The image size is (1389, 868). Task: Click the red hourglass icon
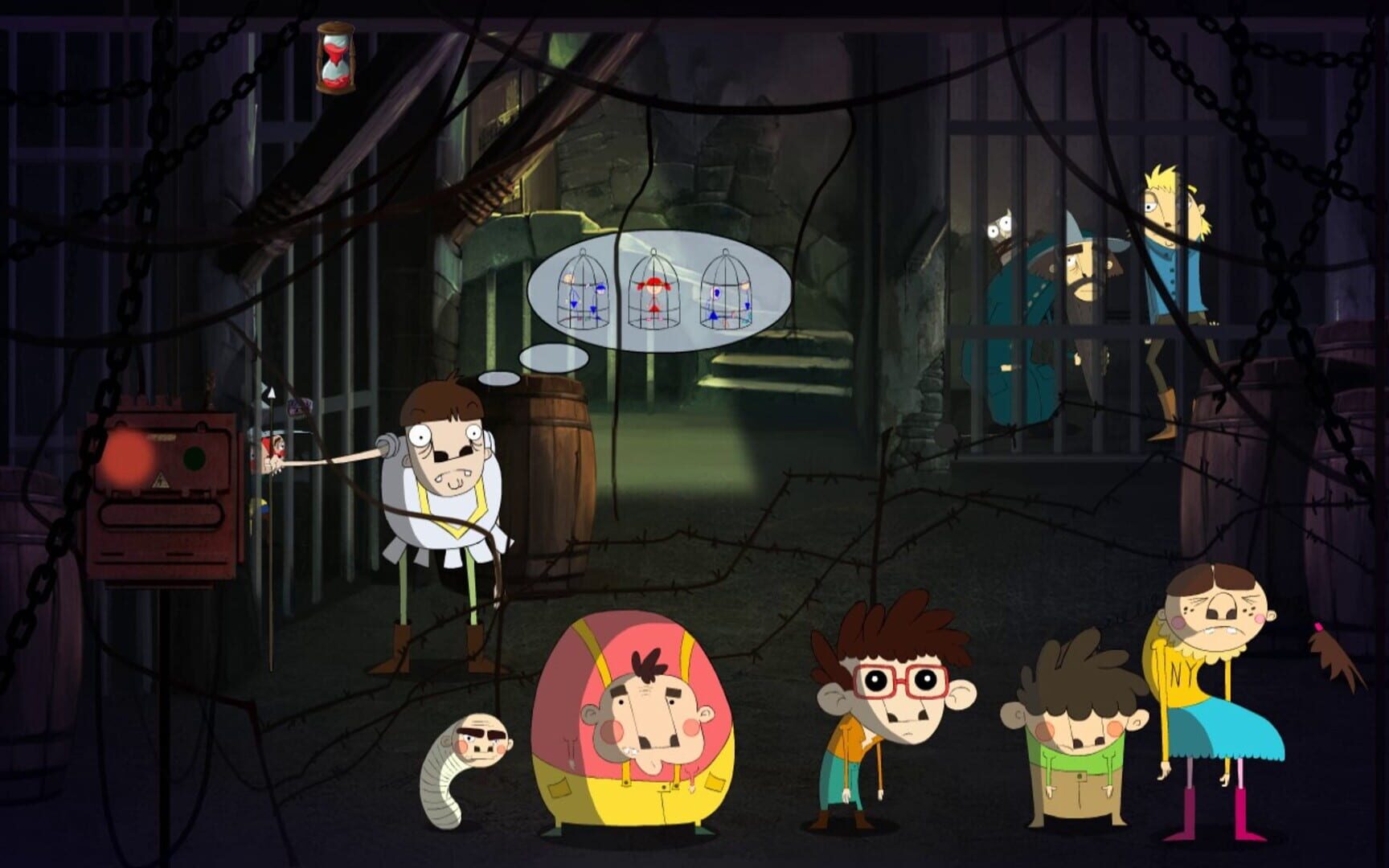[335, 57]
